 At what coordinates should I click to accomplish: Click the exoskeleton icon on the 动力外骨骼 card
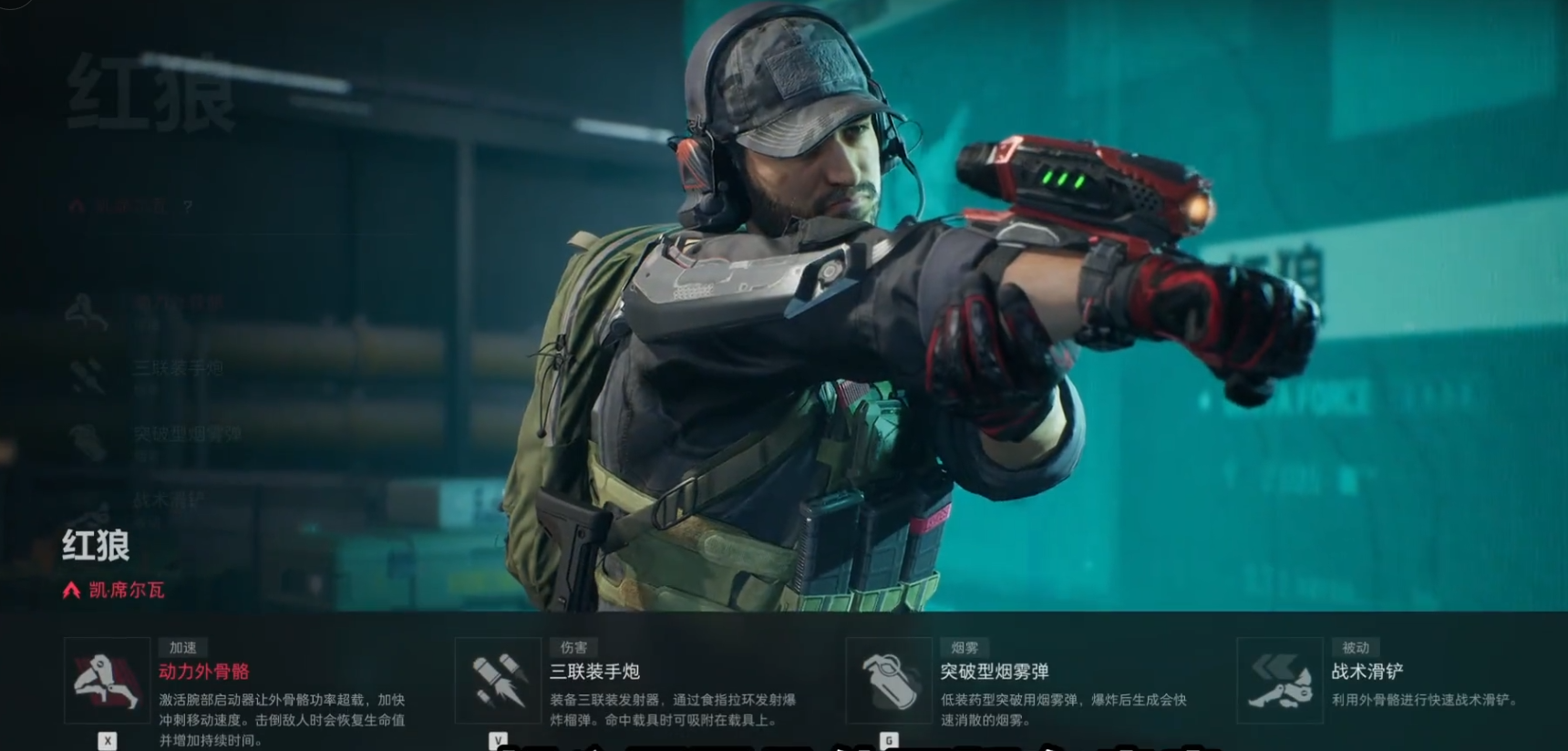108,682
